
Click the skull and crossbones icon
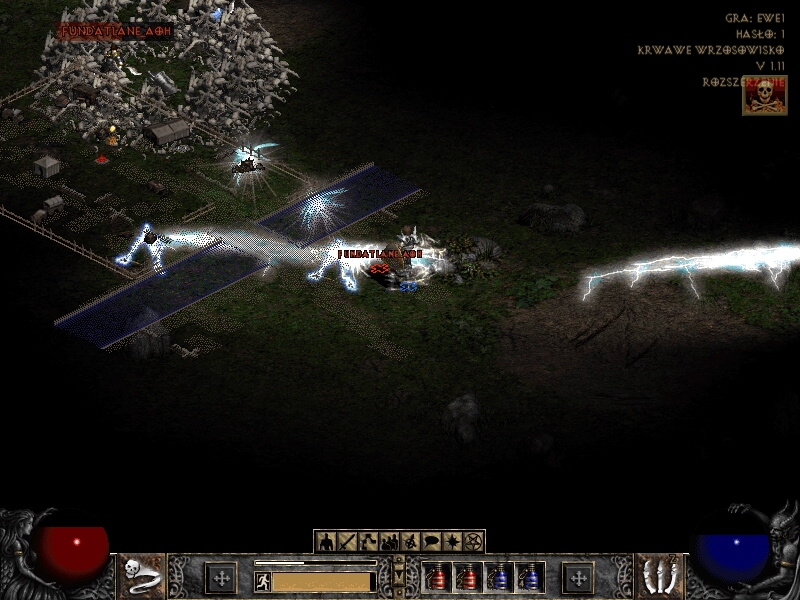click(x=764, y=95)
